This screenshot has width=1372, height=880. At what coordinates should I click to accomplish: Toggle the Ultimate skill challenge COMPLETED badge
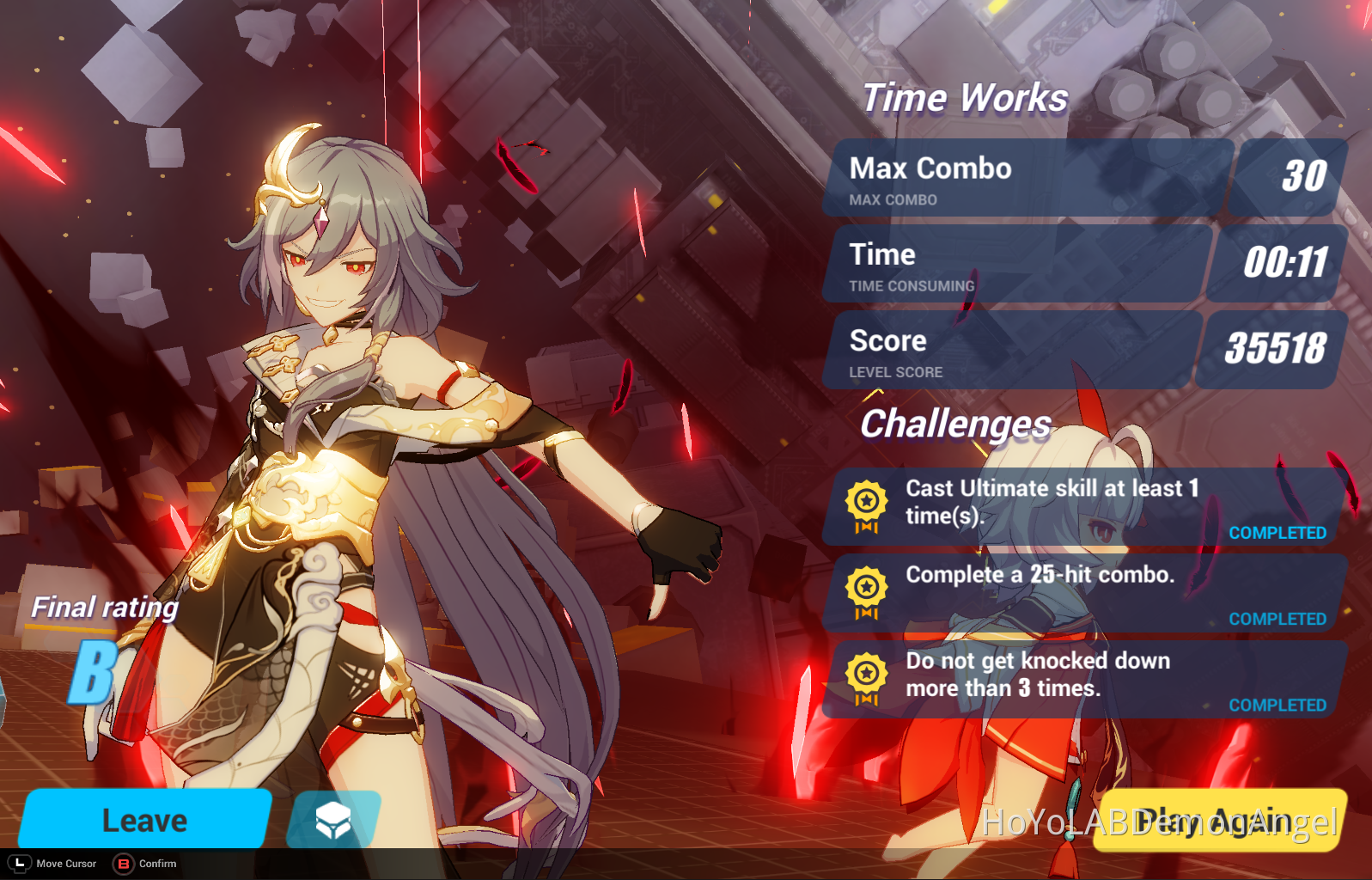pyautogui.click(x=1277, y=533)
